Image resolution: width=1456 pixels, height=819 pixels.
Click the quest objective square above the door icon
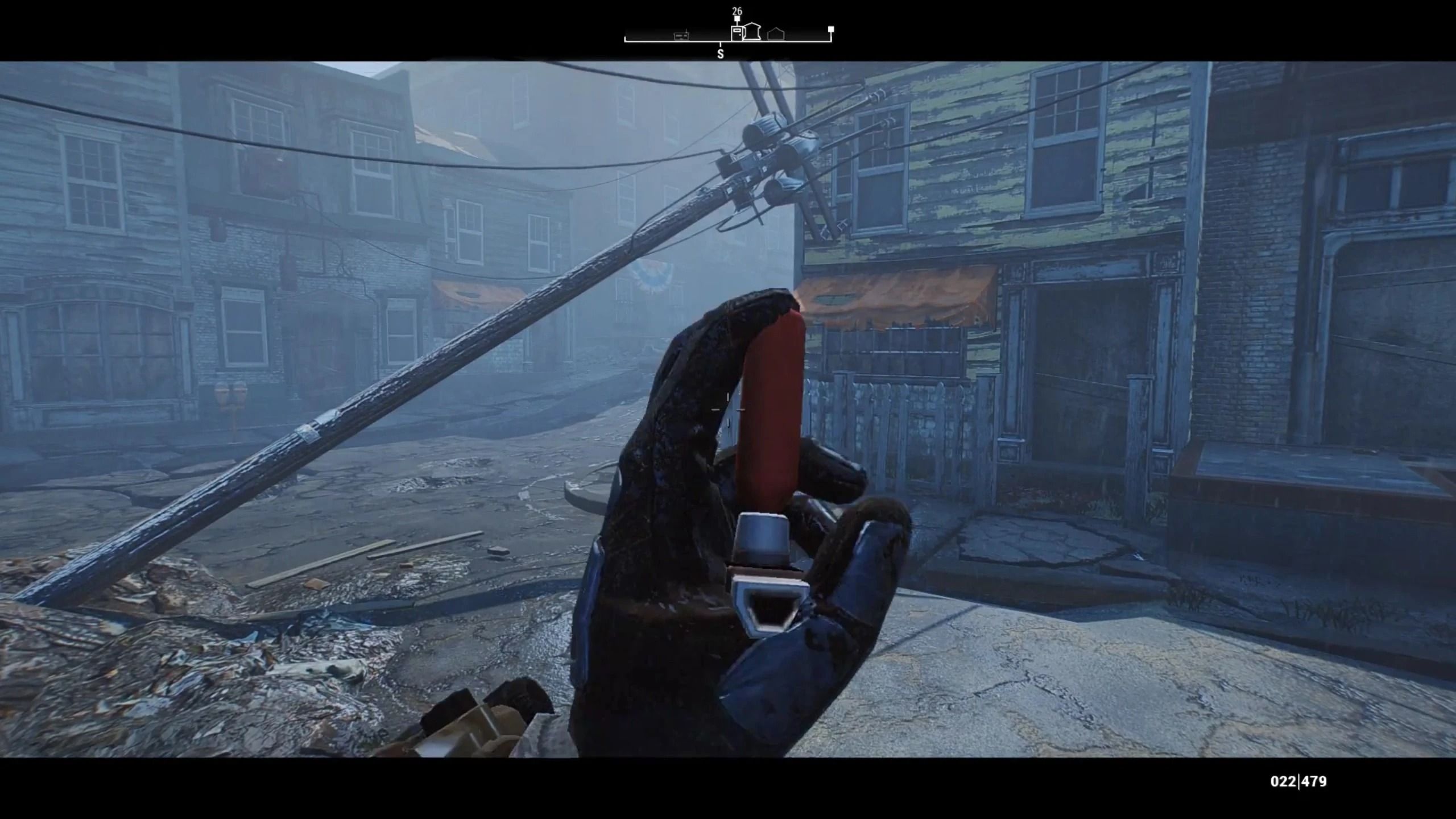tap(737, 19)
